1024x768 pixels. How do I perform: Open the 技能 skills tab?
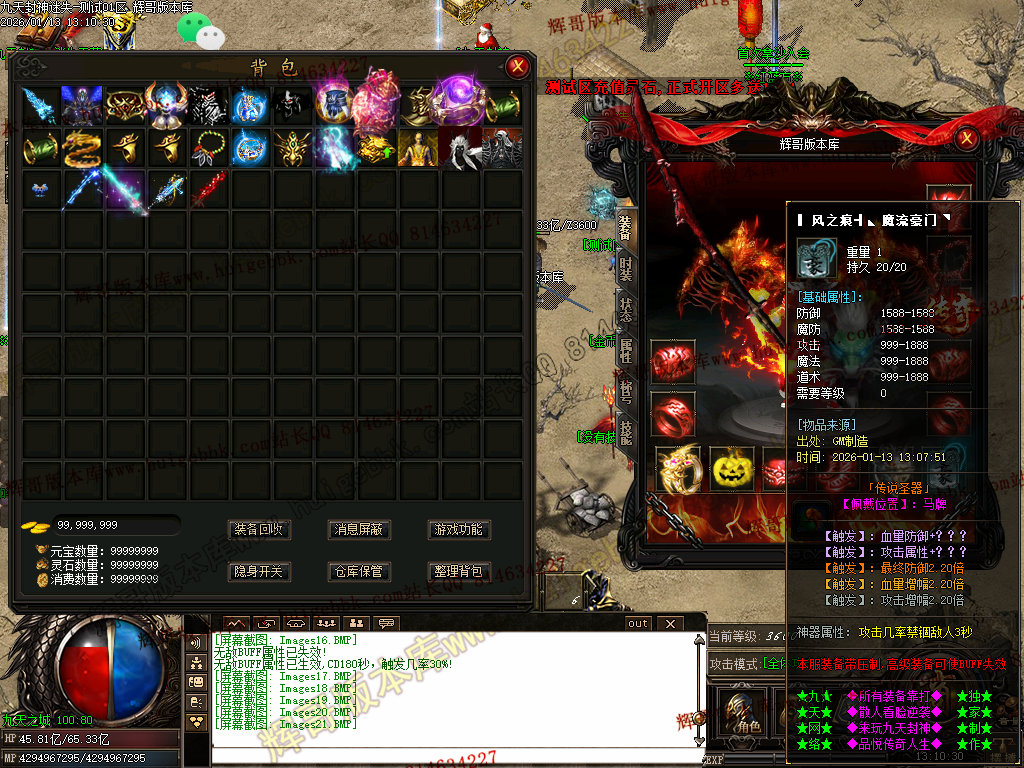point(626,431)
